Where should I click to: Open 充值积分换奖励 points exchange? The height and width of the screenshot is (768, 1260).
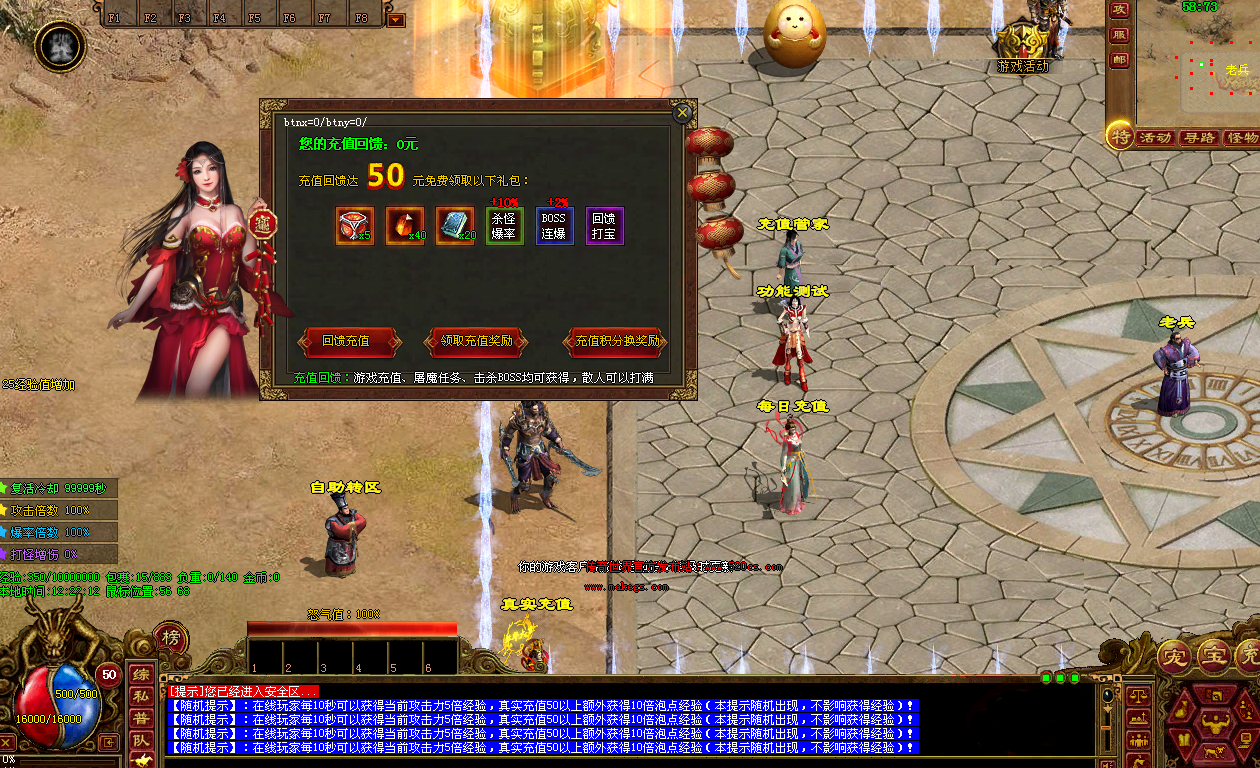[x=617, y=341]
